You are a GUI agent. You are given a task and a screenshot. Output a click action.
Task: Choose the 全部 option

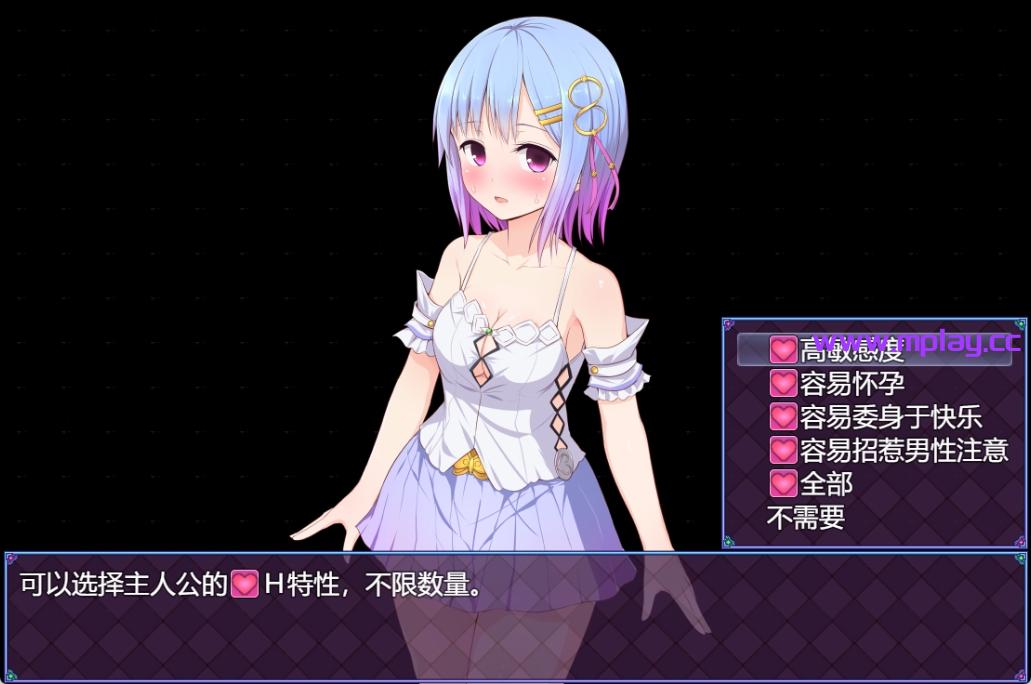pyautogui.click(x=825, y=484)
